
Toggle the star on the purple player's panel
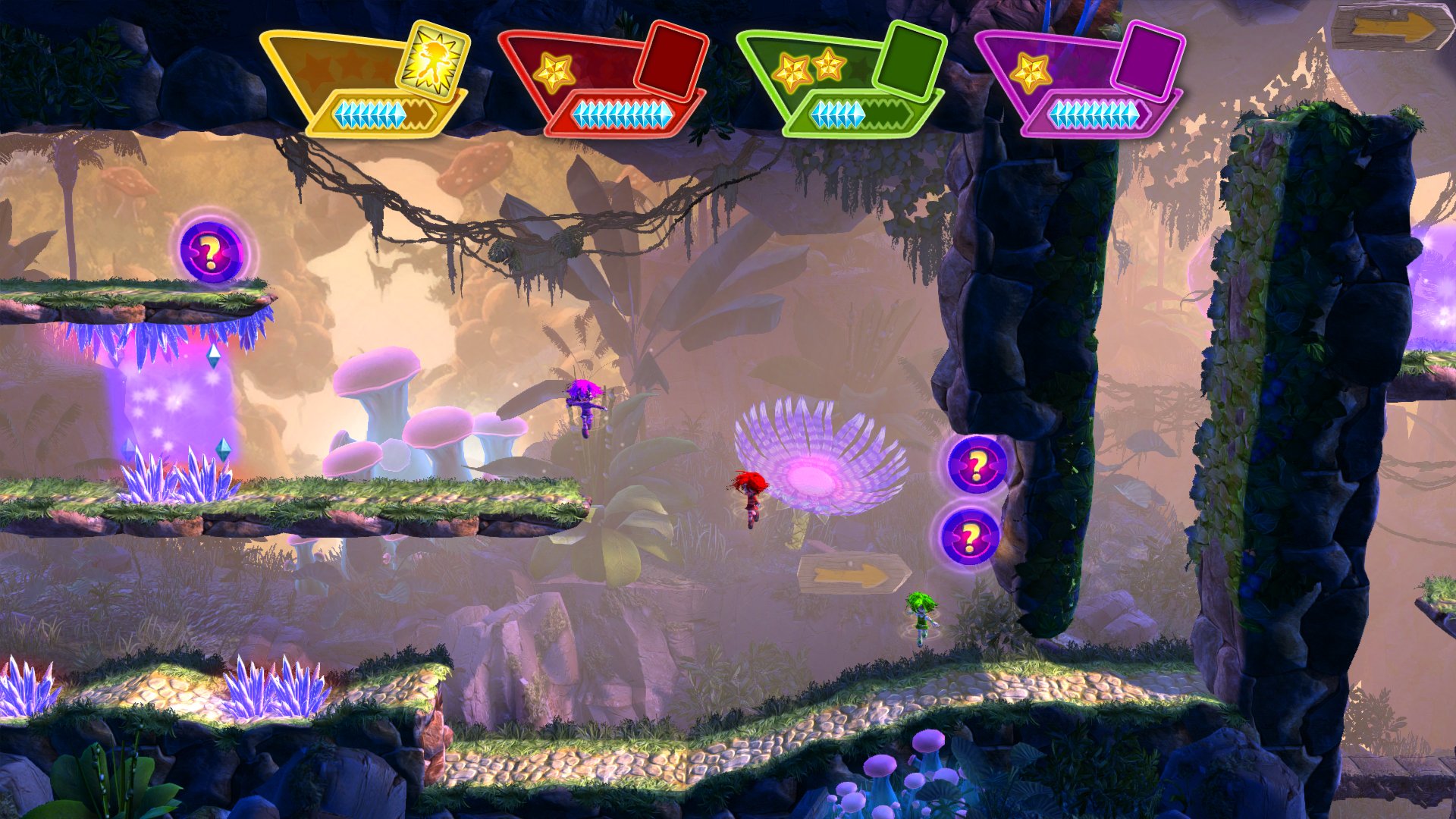[1031, 72]
